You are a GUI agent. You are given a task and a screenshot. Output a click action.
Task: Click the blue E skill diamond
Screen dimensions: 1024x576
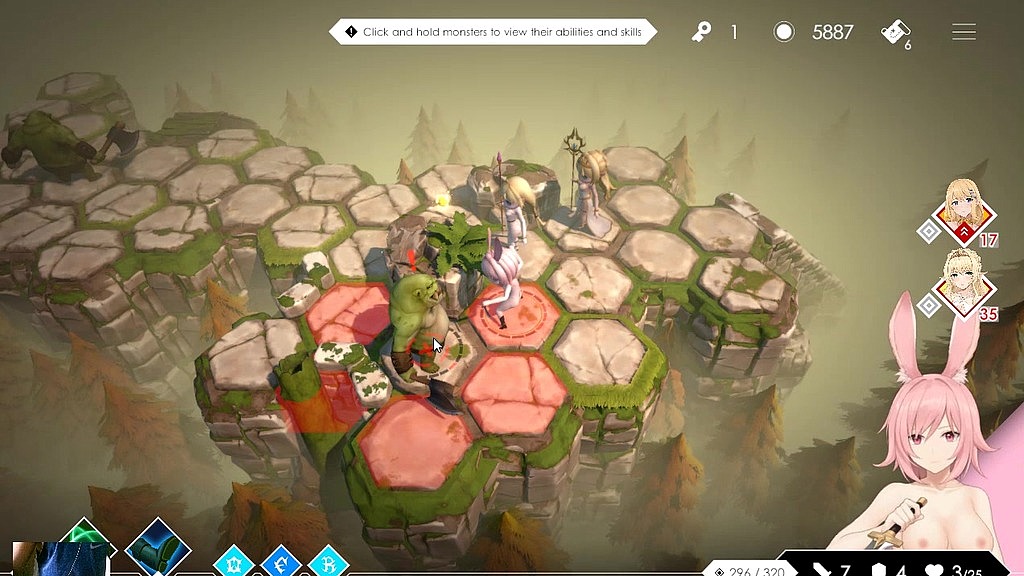pos(281,563)
